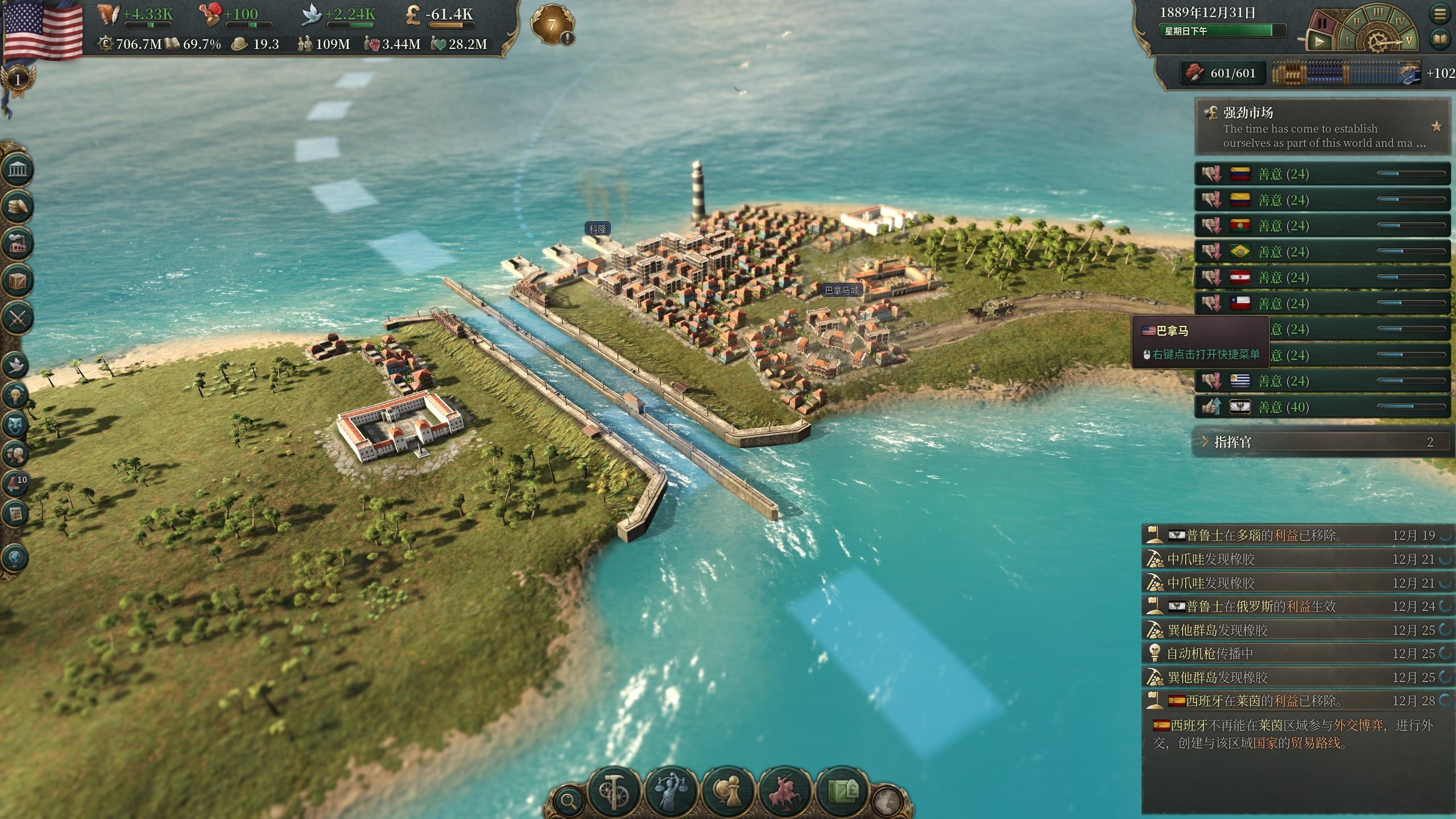
Task: Open the Military panel with the crossed swords icon
Action: 17,317
